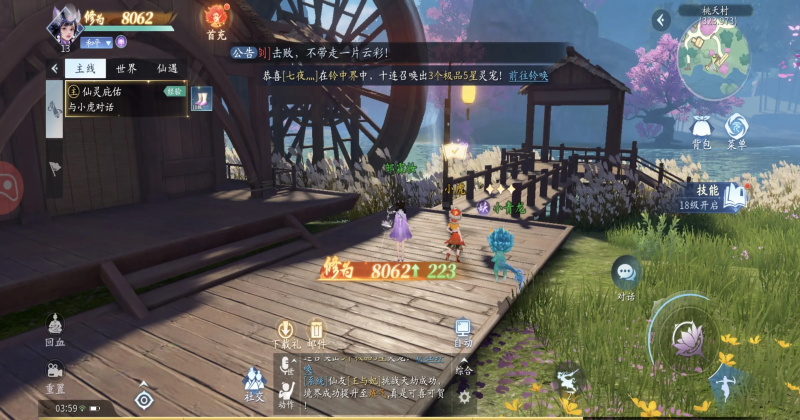Collapse the quest panel with the arrow
The width and height of the screenshot is (800, 420).
coord(54,69)
